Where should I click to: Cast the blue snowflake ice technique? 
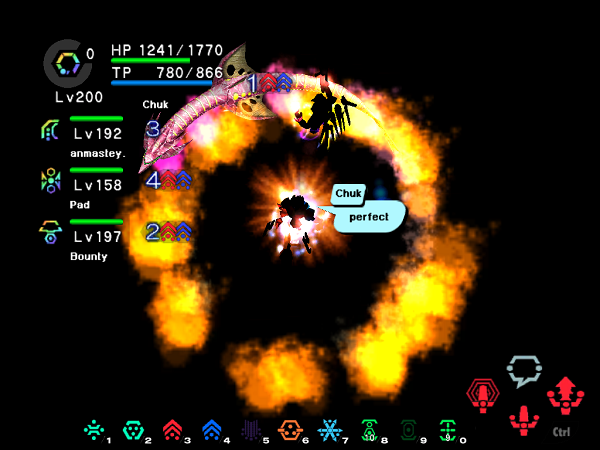[x=329, y=430]
